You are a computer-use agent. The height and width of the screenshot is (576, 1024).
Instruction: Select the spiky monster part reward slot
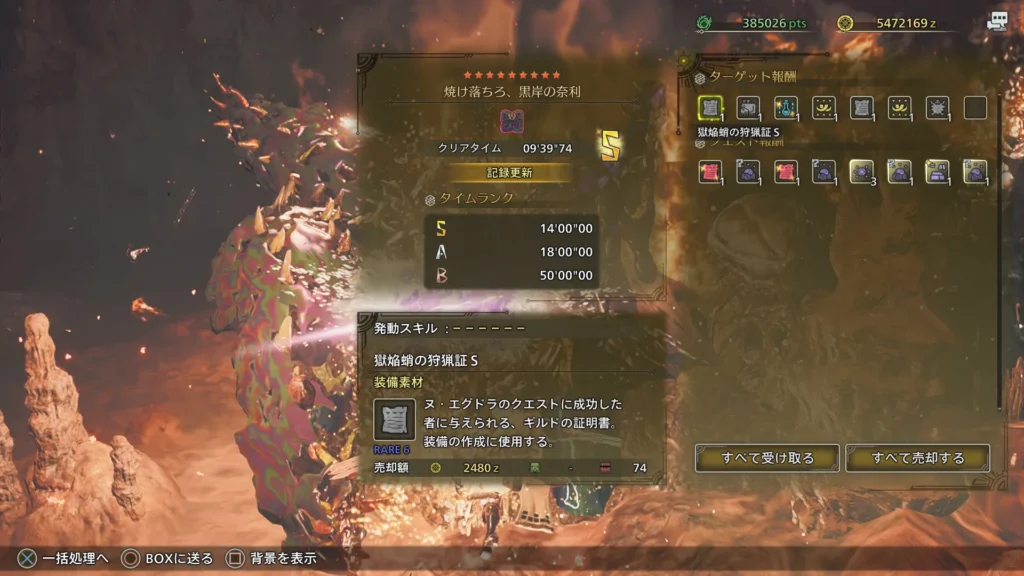(937, 108)
